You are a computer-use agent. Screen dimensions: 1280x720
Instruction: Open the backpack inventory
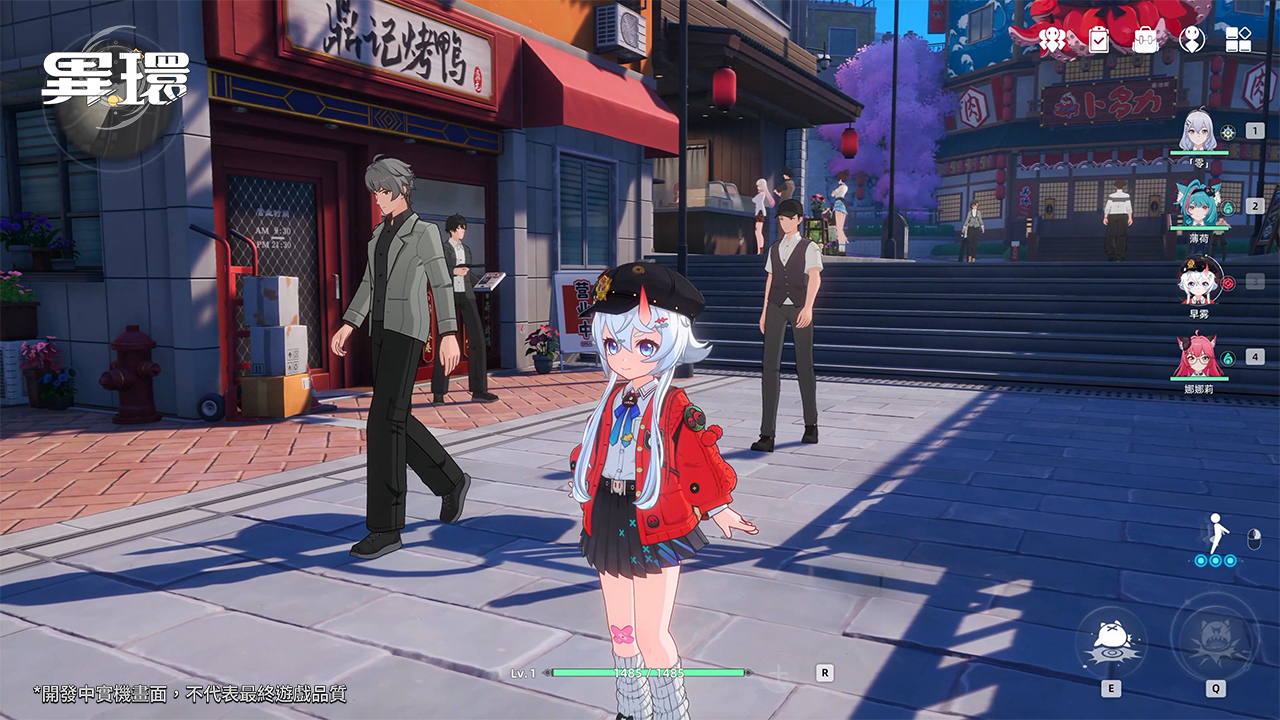[1145, 39]
